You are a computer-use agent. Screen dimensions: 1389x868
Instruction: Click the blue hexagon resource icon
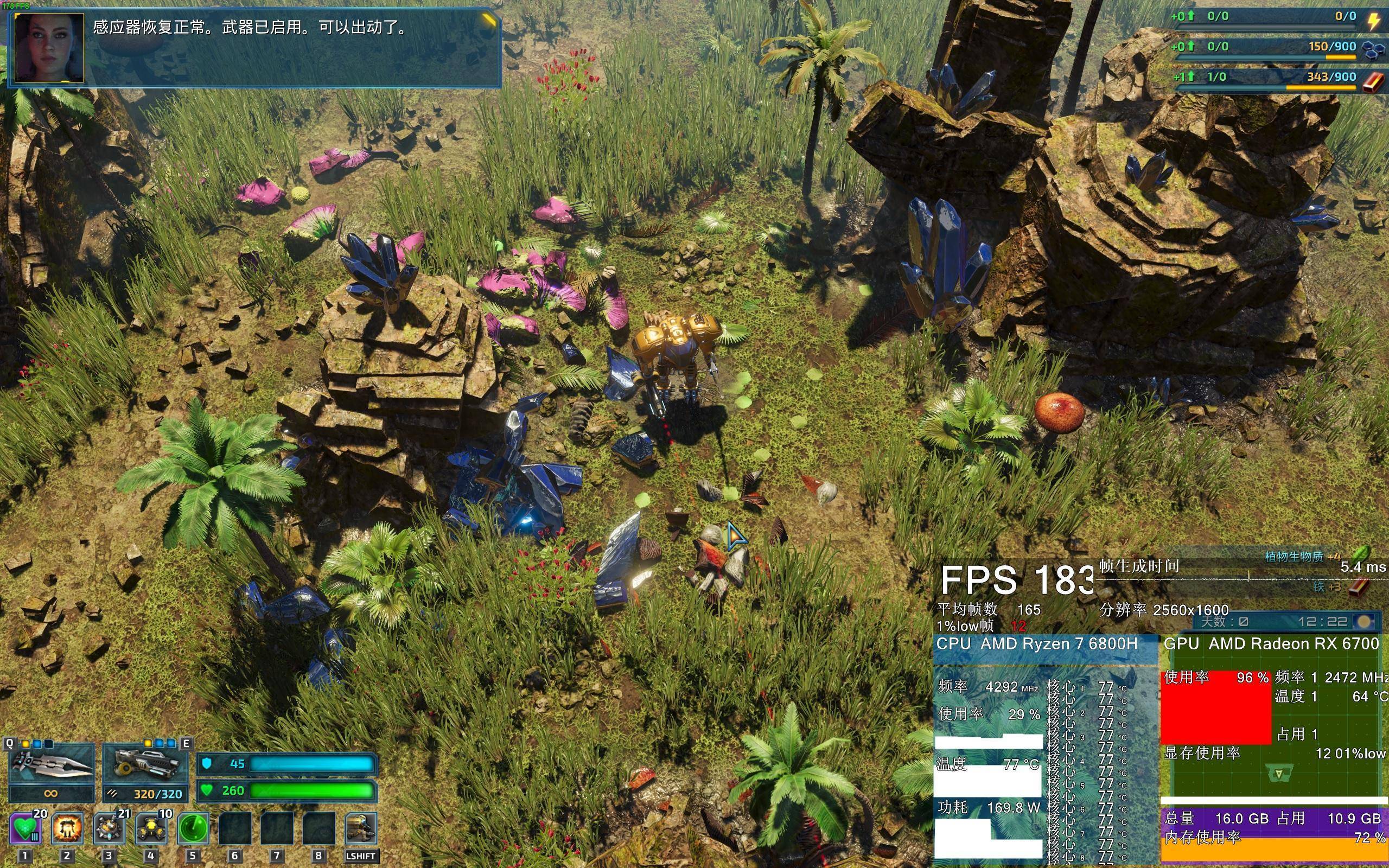coord(1372,50)
